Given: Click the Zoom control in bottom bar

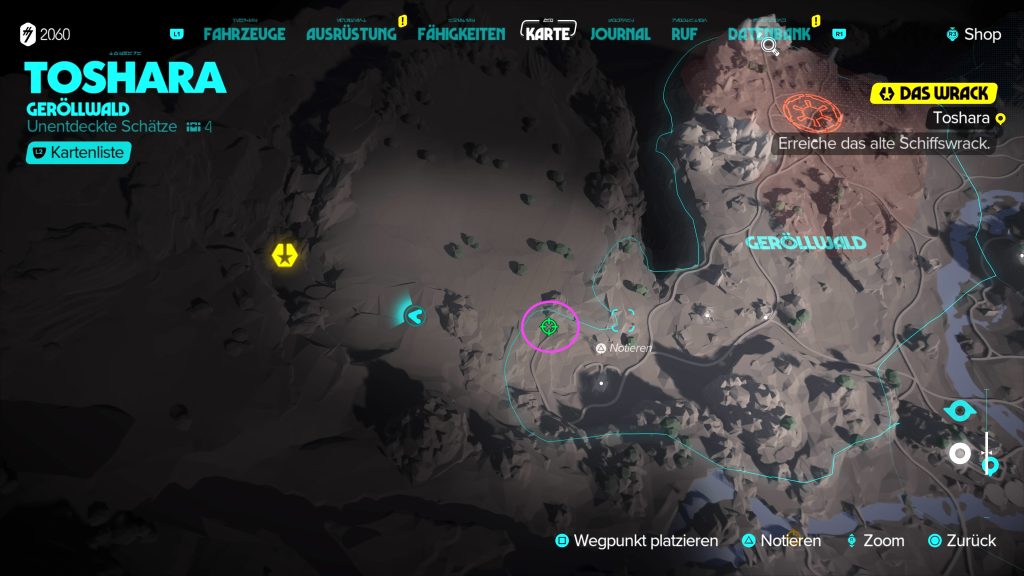Looking at the screenshot, I should [x=875, y=541].
